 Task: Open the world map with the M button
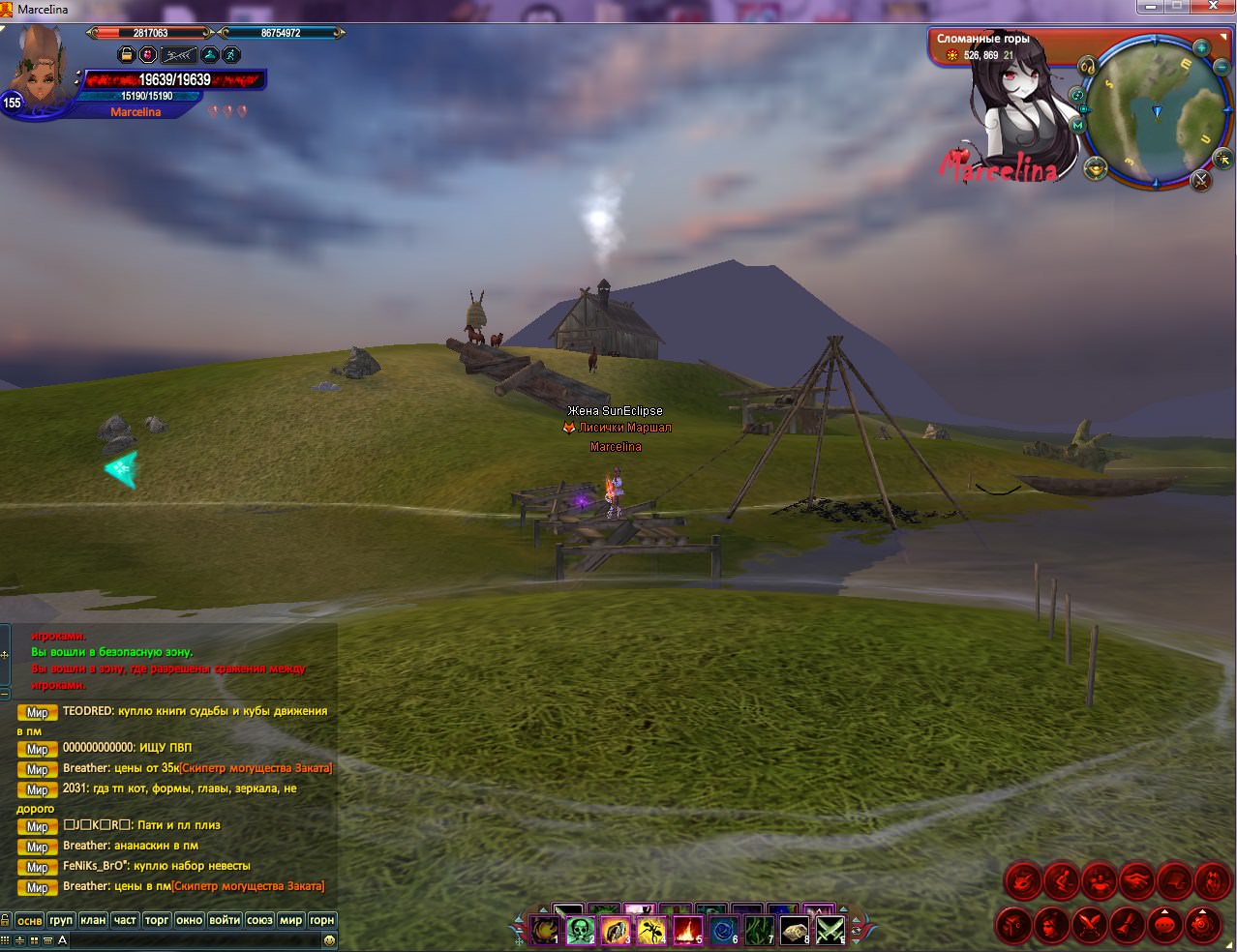[x=1078, y=125]
